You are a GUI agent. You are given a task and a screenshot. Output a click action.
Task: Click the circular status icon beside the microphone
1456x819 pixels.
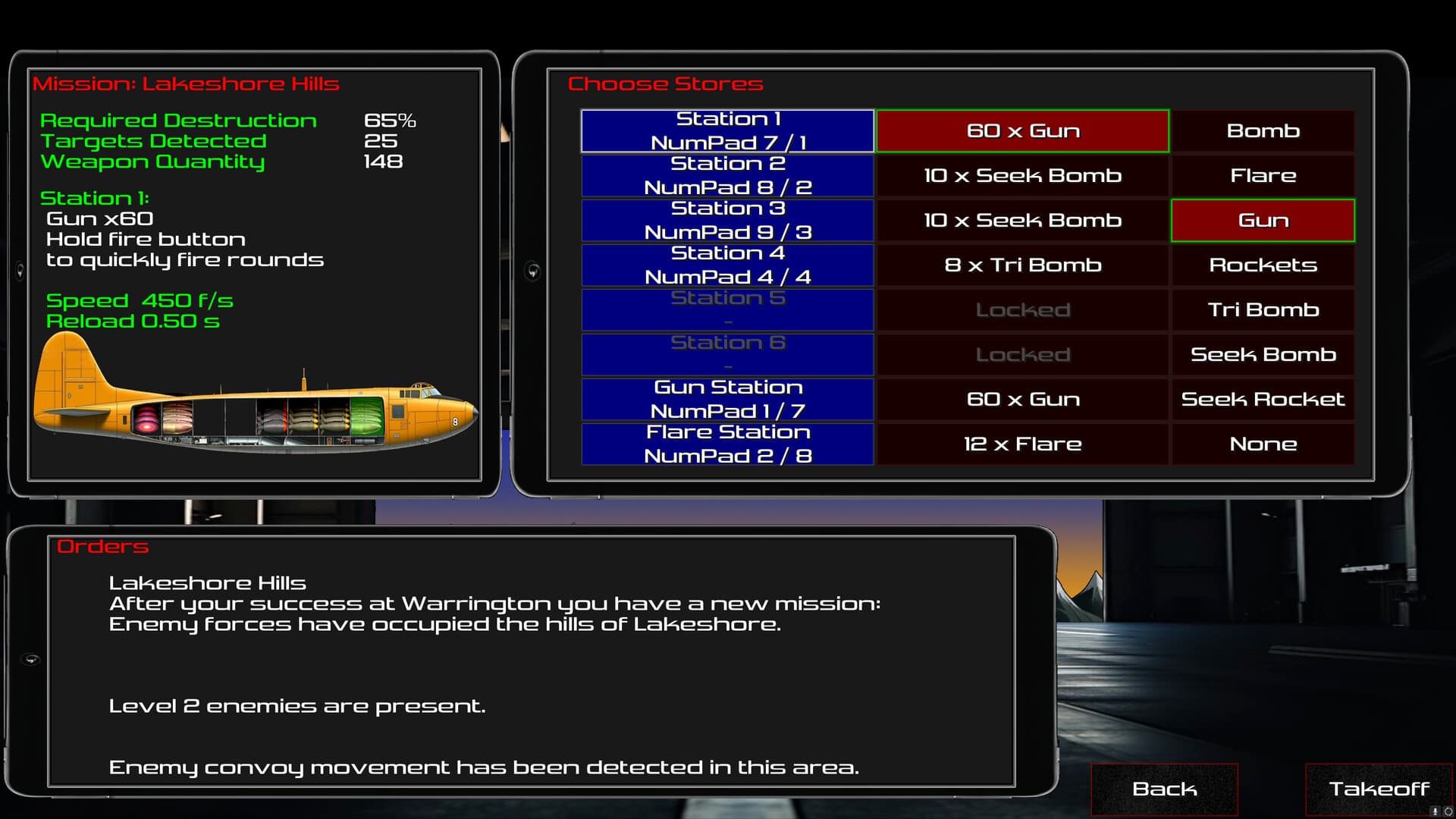point(1449,811)
